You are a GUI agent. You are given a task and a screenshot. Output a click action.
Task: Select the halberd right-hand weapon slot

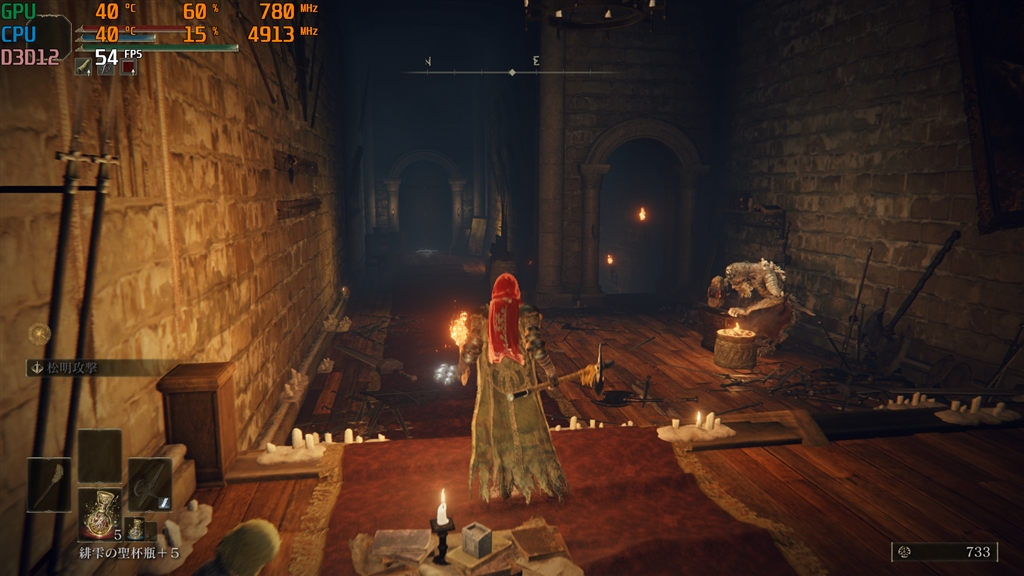pyautogui.click(x=149, y=484)
